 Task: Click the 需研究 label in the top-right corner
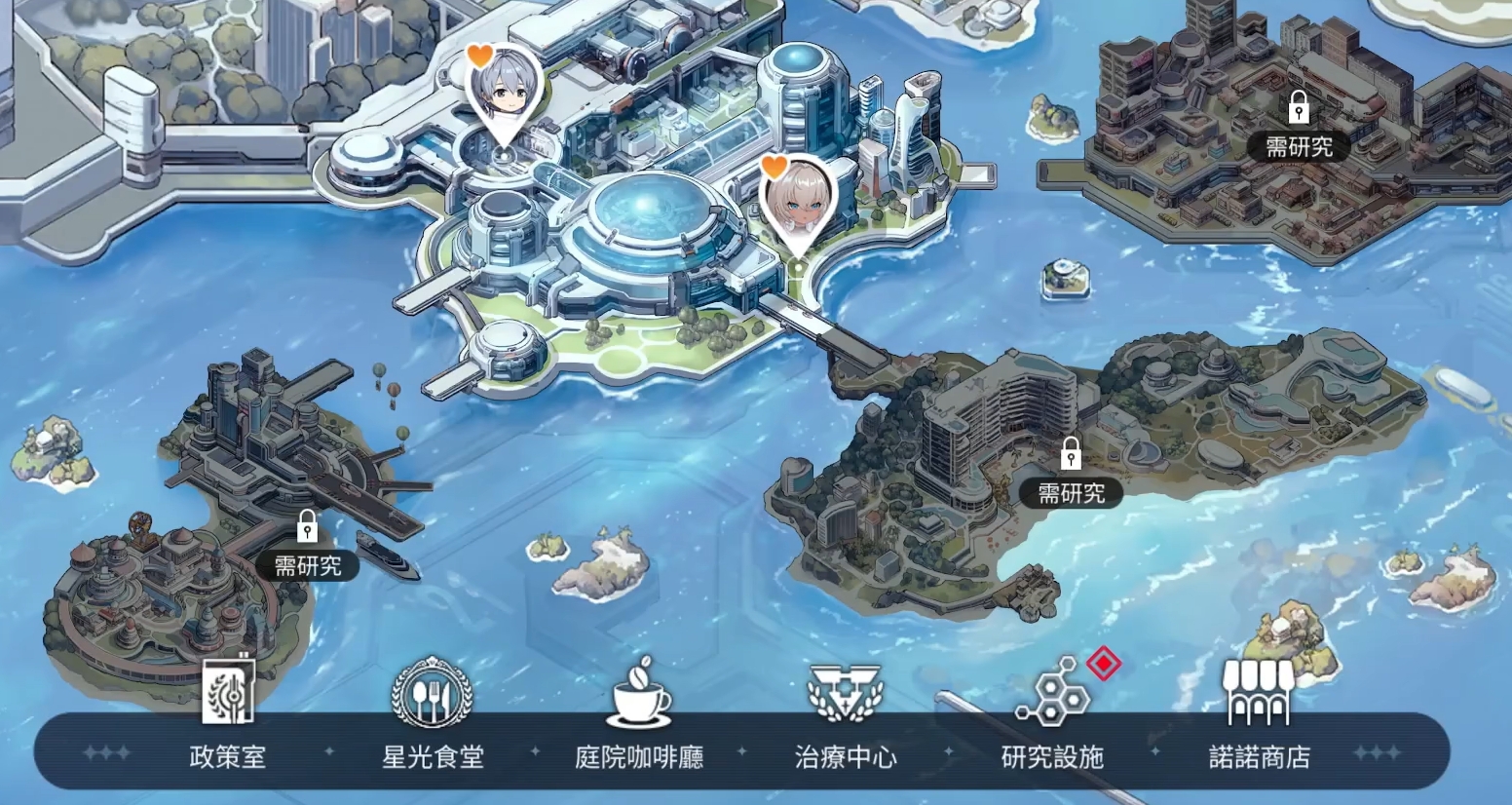pyautogui.click(x=1299, y=146)
